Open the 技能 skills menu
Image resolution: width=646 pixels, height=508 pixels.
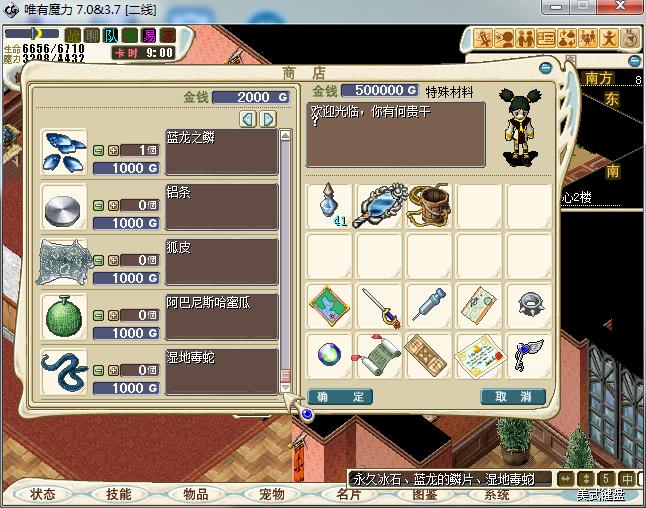coord(119,494)
